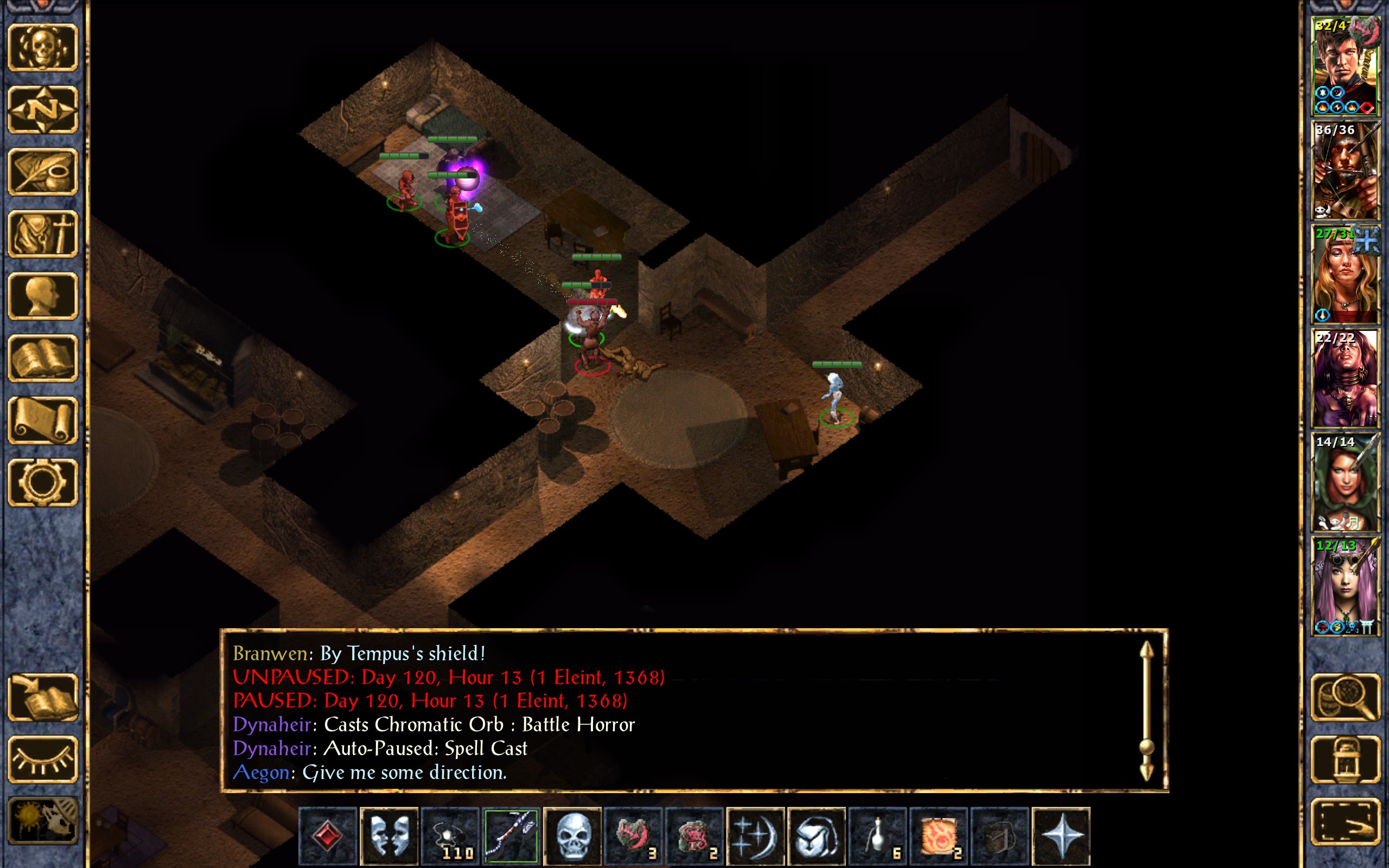Open the party inventory screen
Viewport: 1389px width, 868px height.
pos(43,234)
